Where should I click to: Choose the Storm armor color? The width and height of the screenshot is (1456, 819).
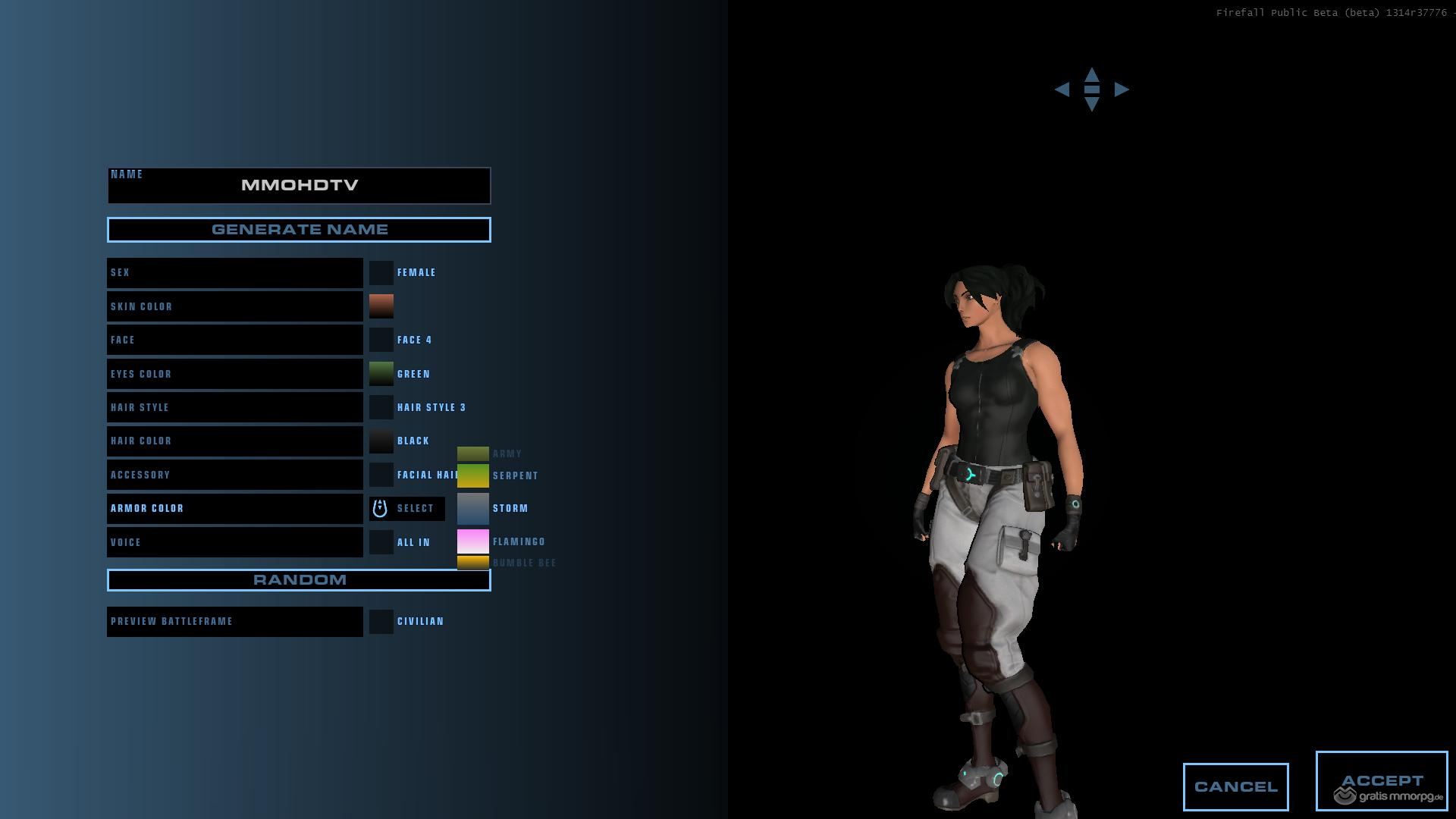click(x=472, y=508)
